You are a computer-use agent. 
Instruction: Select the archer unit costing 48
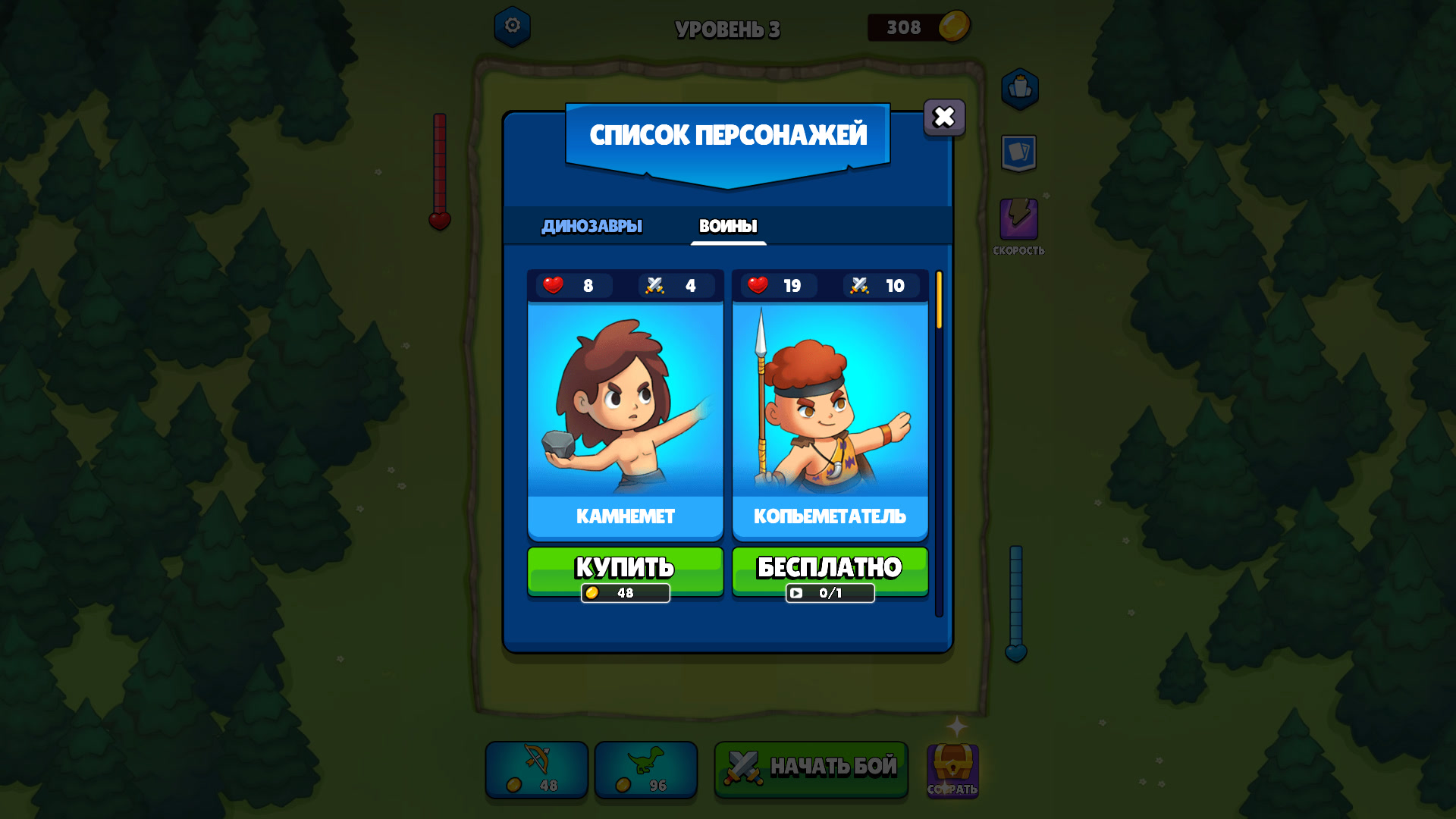tap(536, 770)
